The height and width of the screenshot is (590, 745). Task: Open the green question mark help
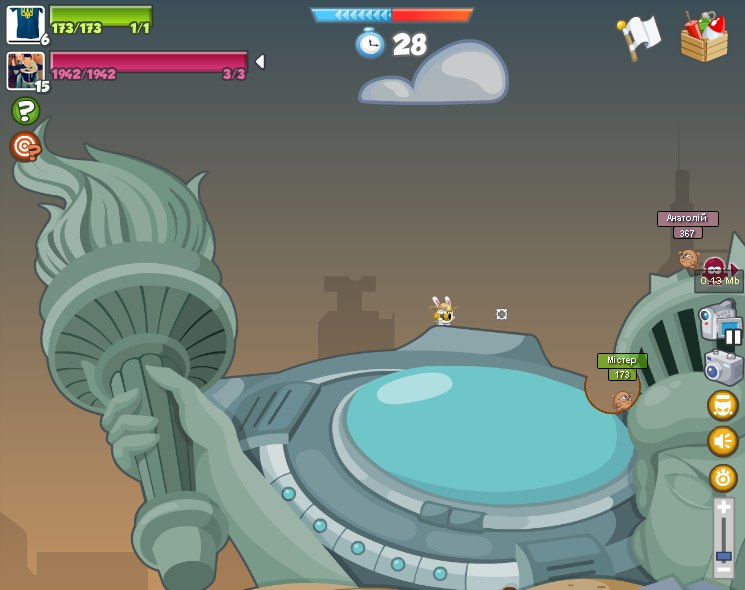[25, 111]
